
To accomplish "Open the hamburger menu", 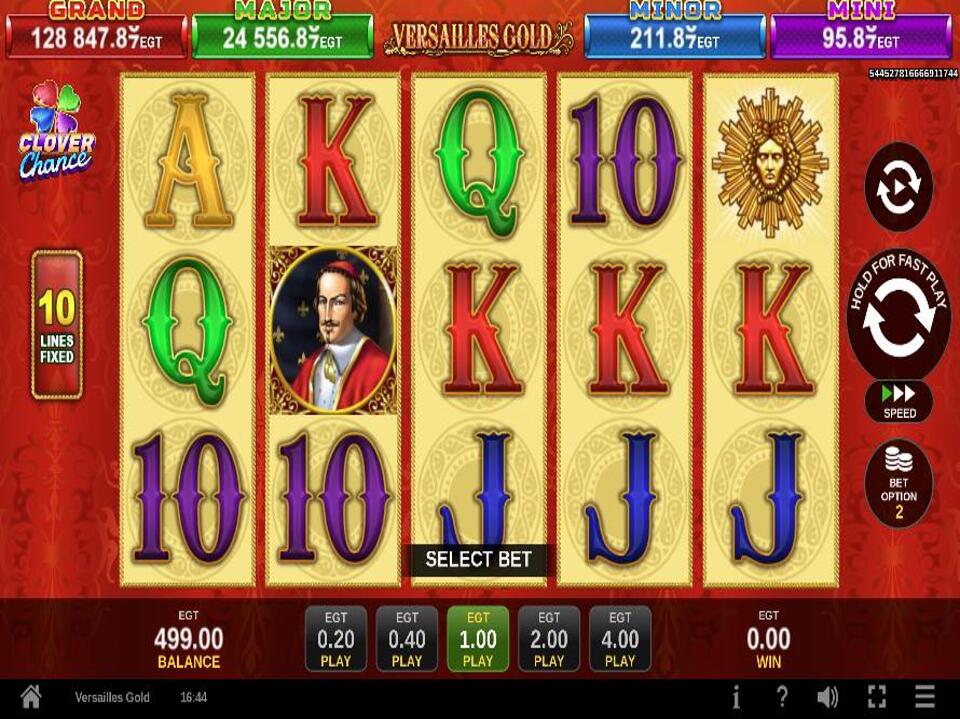I will click(925, 697).
